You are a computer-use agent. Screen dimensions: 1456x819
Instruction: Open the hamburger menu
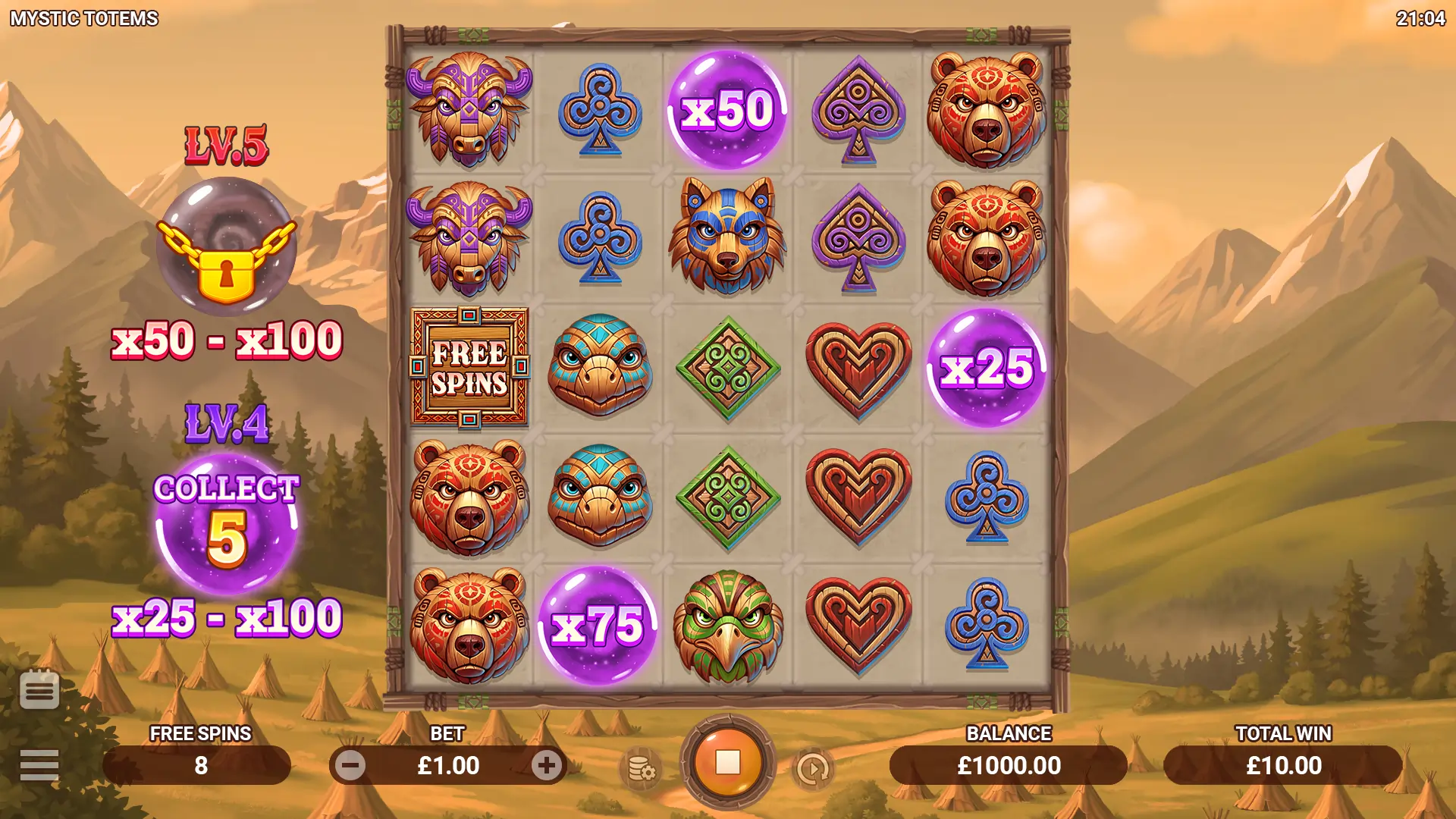39,765
